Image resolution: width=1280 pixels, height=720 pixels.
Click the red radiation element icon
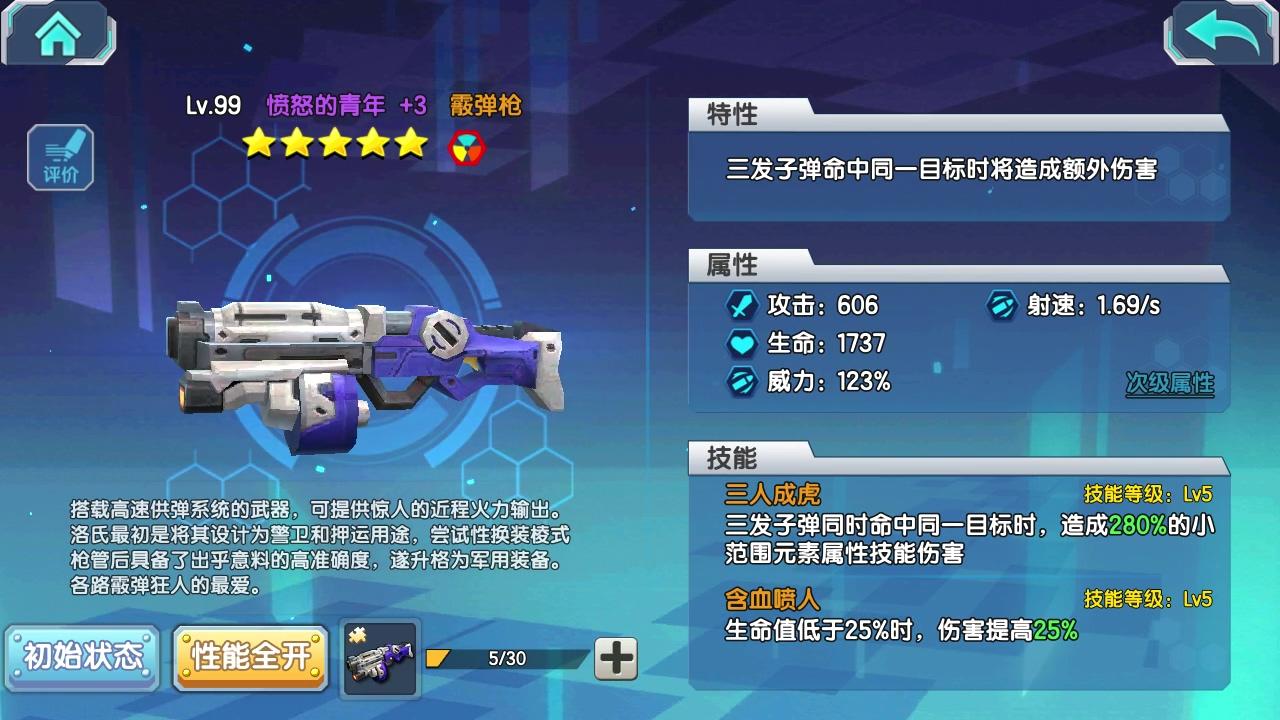467,146
